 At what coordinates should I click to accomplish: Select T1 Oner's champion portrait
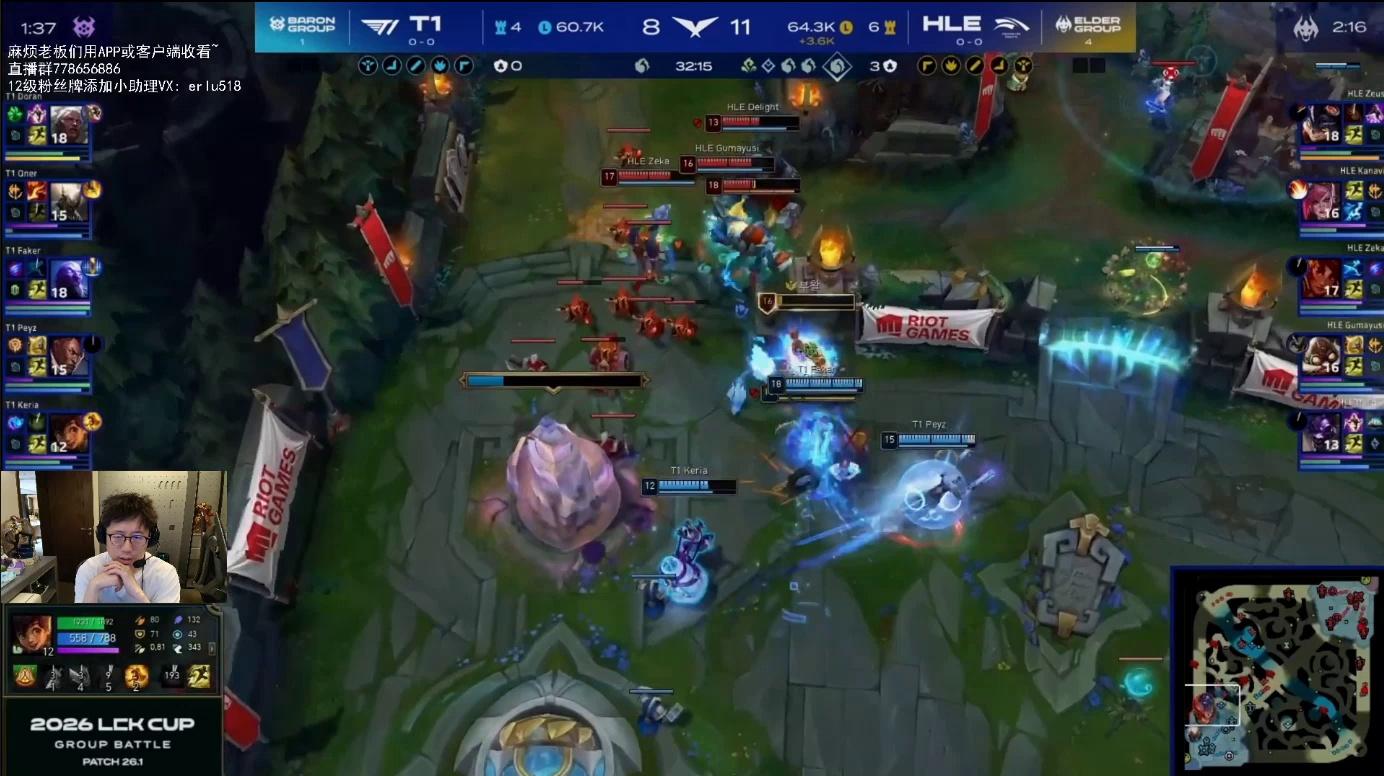(65, 202)
